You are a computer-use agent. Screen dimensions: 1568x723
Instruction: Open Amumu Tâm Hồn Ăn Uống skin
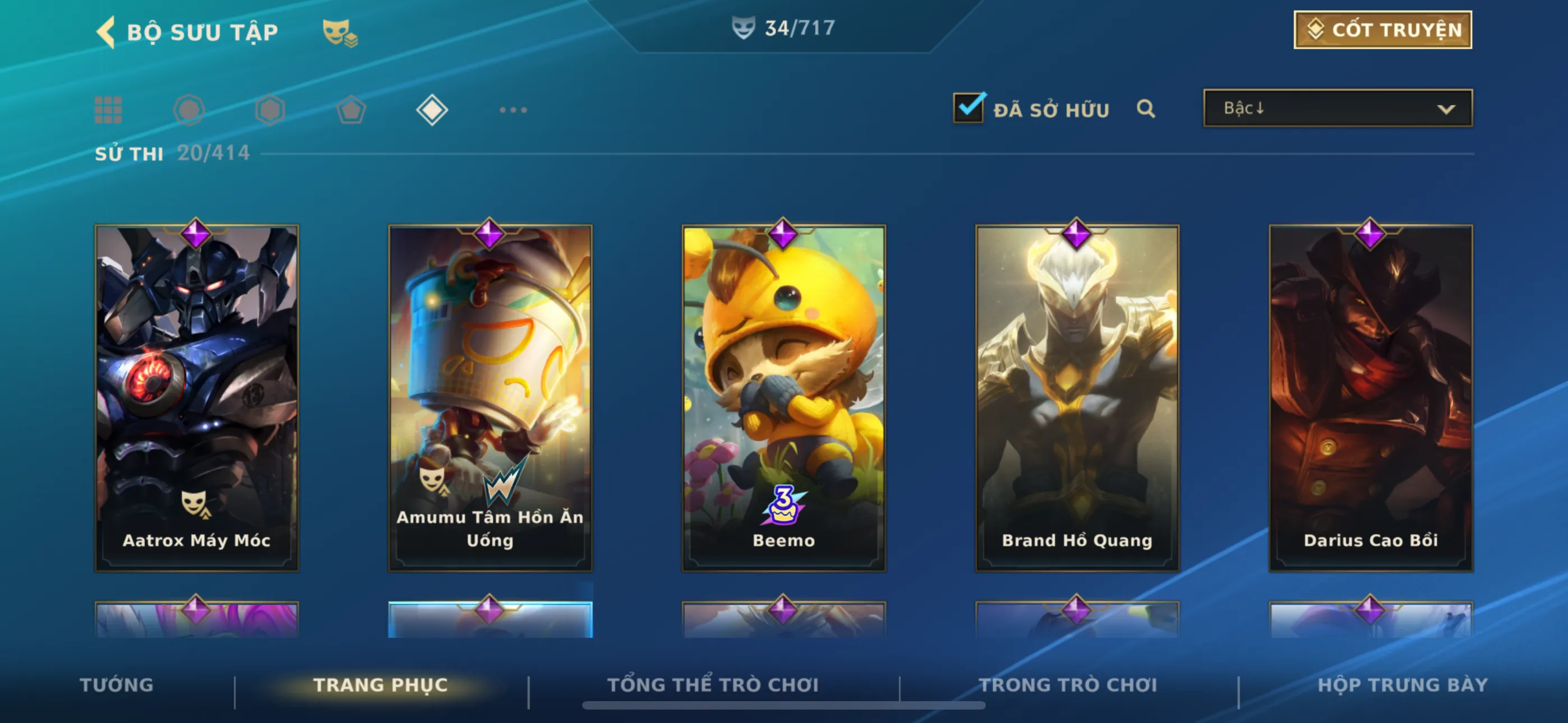click(x=490, y=398)
